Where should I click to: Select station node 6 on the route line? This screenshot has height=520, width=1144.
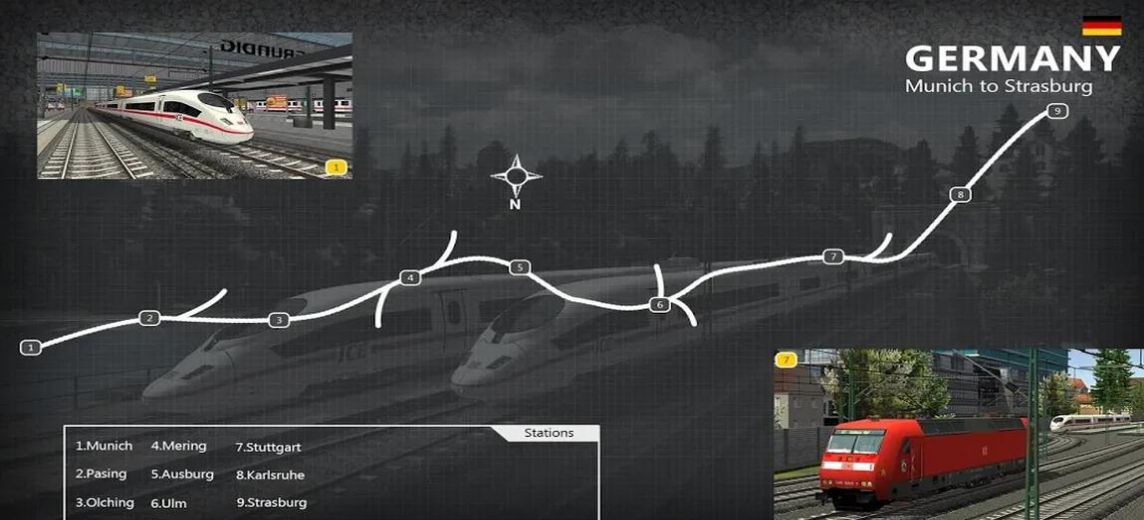pyautogui.click(x=658, y=304)
